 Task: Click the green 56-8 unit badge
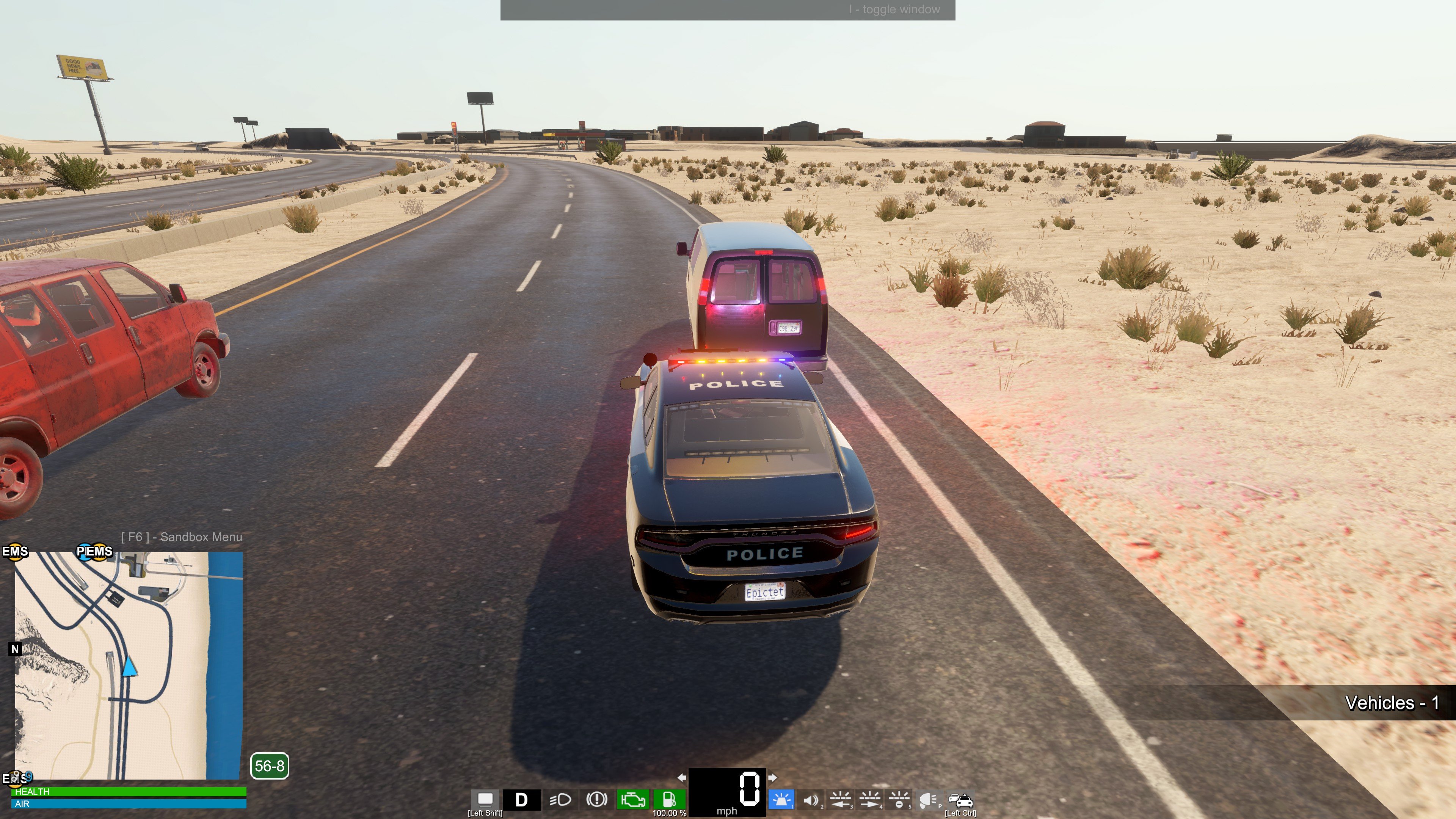click(x=270, y=766)
